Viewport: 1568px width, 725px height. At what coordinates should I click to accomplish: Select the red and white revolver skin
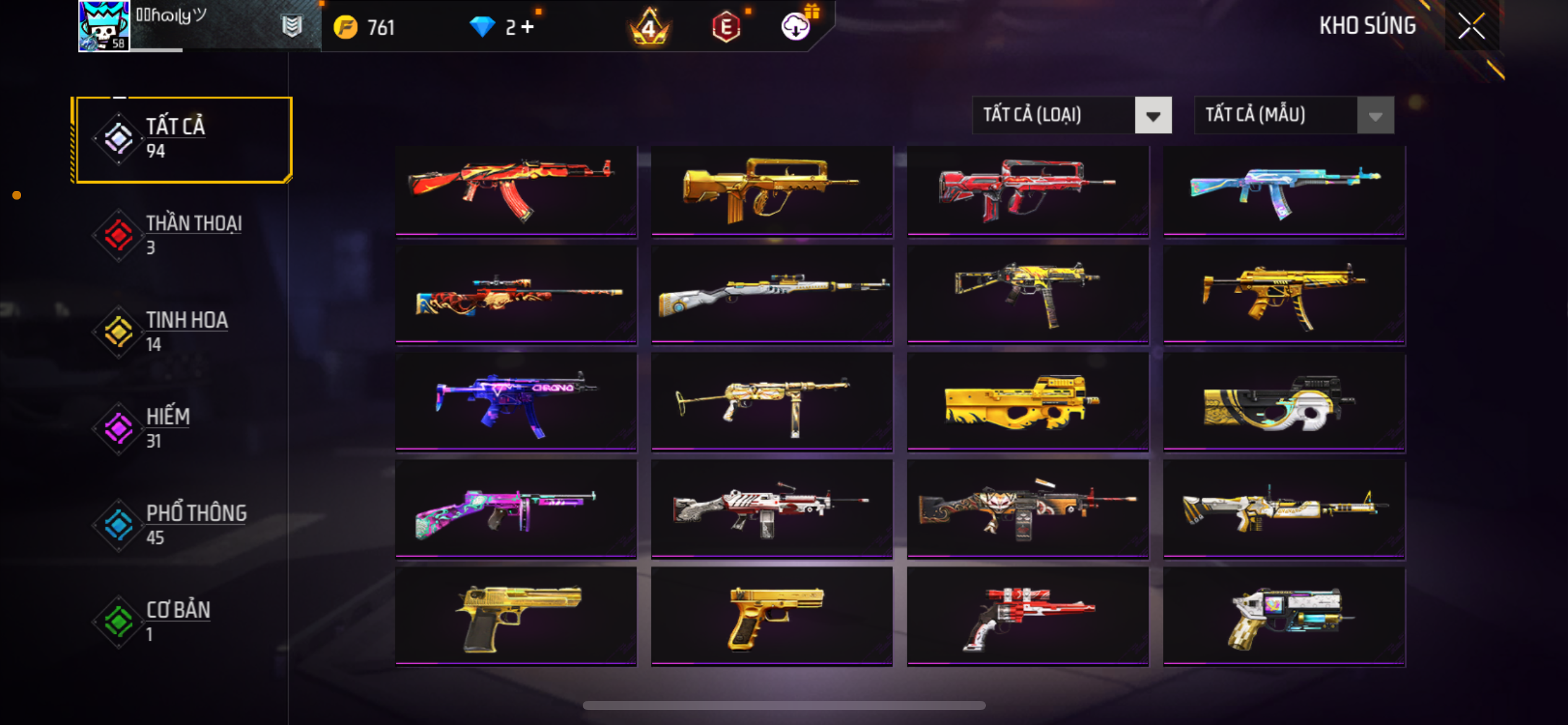(x=1027, y=617)
